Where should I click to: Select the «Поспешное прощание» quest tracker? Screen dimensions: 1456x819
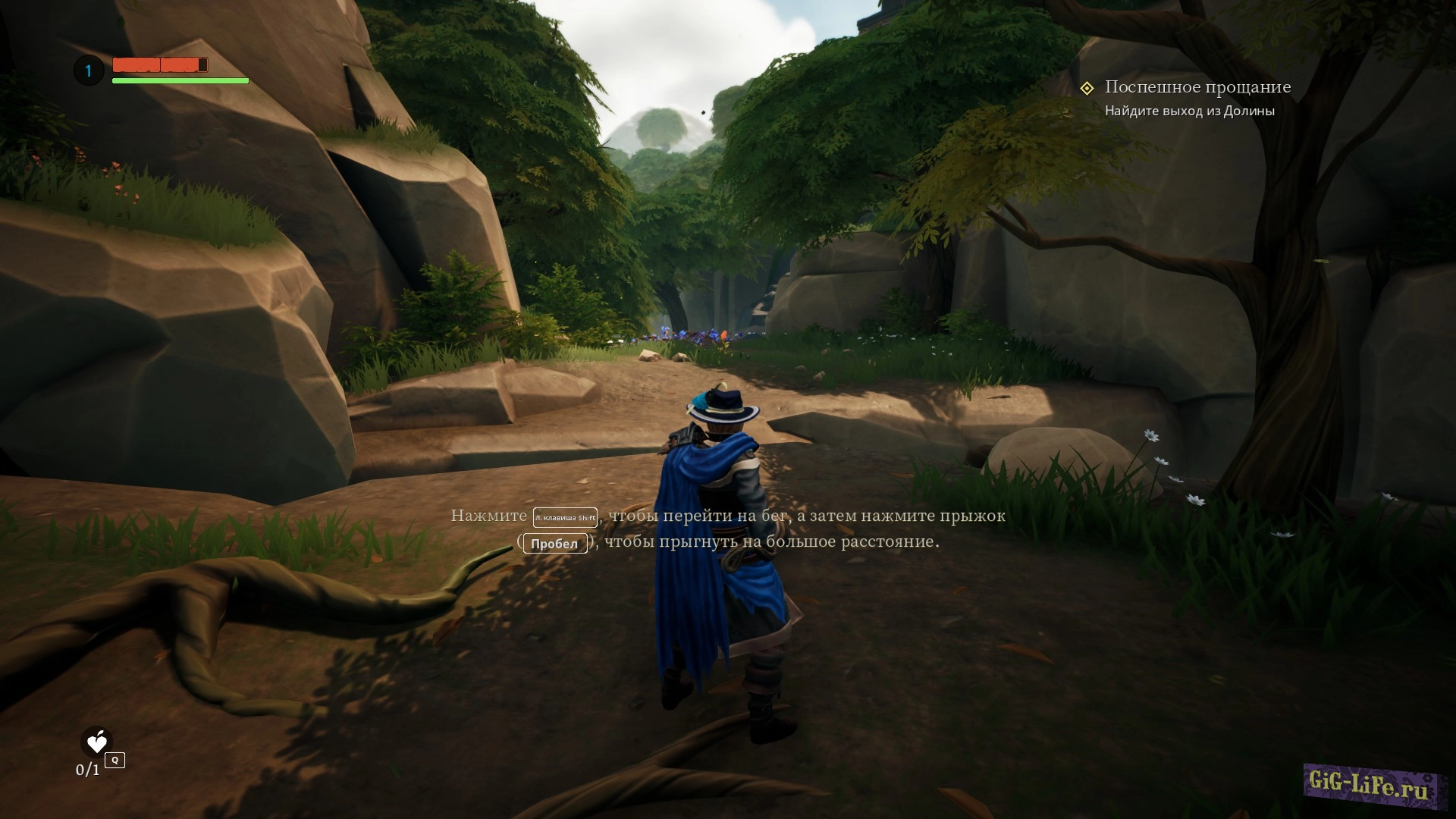(x=1197, y=88)
